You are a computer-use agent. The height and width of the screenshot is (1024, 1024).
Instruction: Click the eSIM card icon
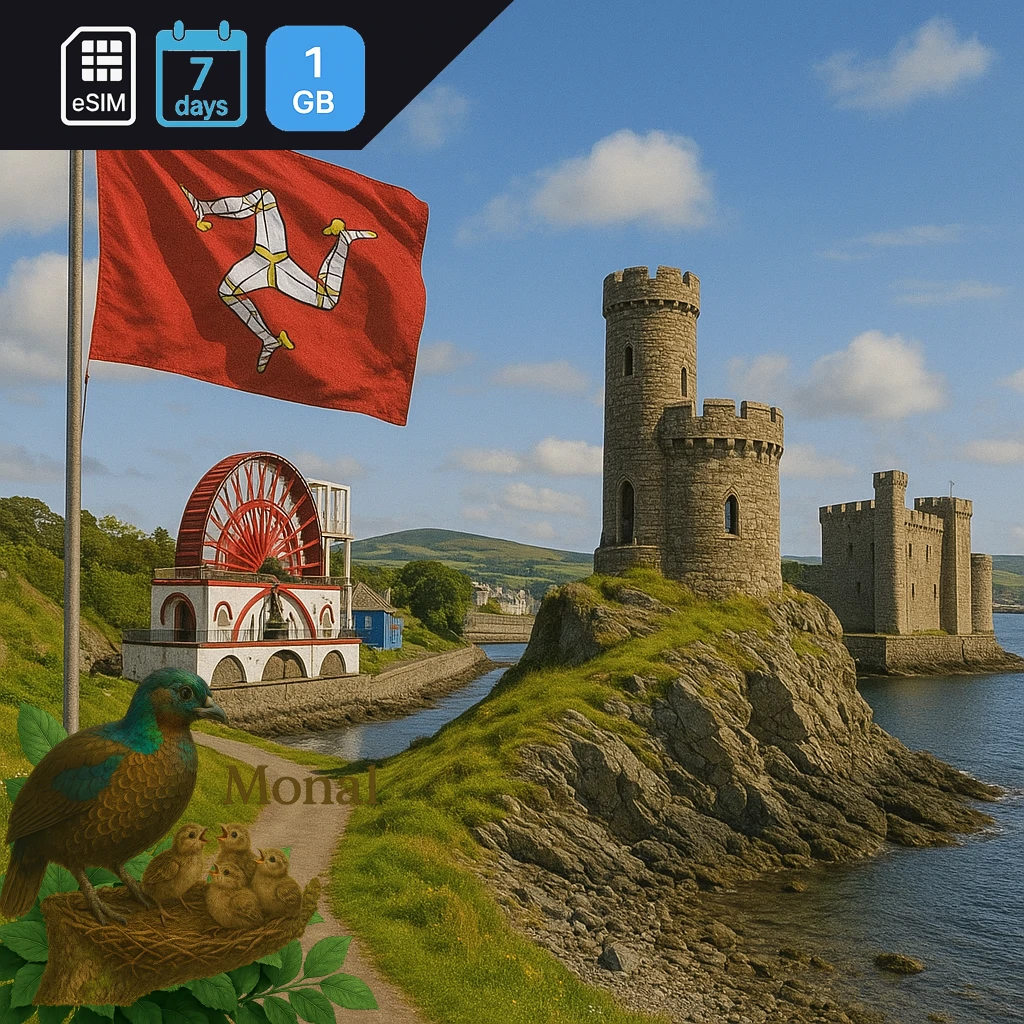(x=98, y=76)
